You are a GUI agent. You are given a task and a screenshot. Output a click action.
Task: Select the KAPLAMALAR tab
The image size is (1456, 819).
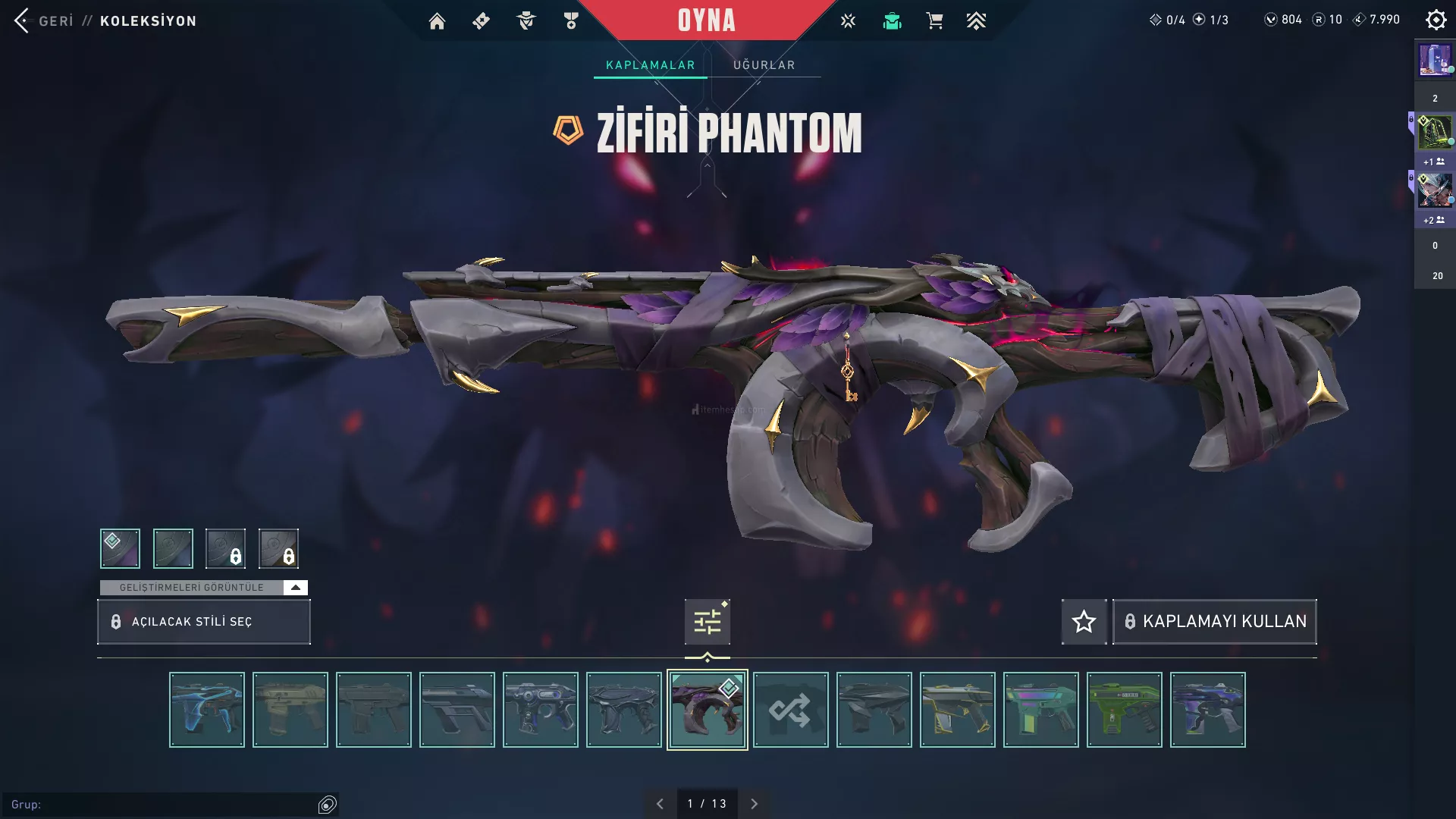[650, 65]
